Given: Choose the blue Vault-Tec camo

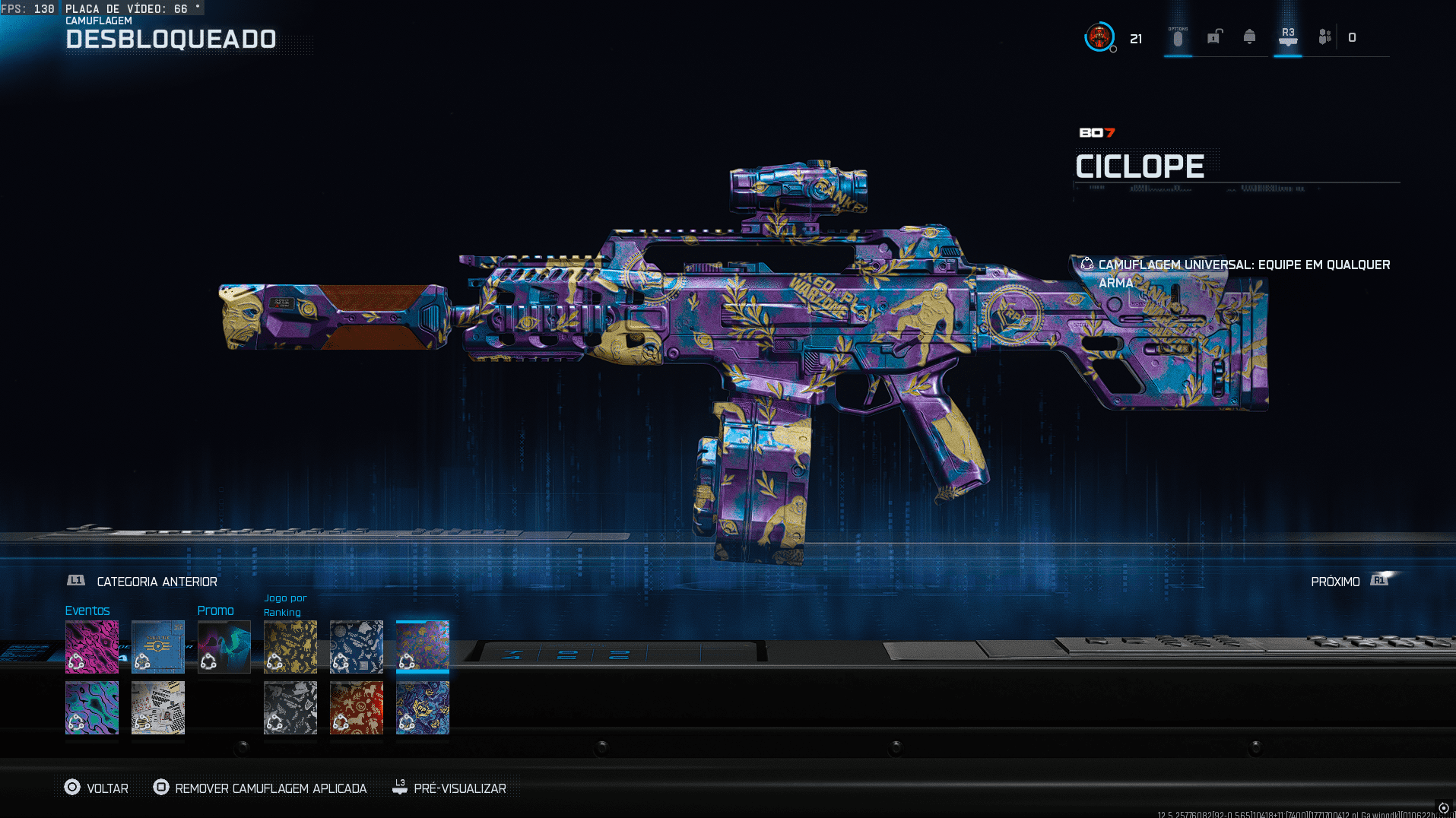Looking at the screenshot, I should point(158,647).
